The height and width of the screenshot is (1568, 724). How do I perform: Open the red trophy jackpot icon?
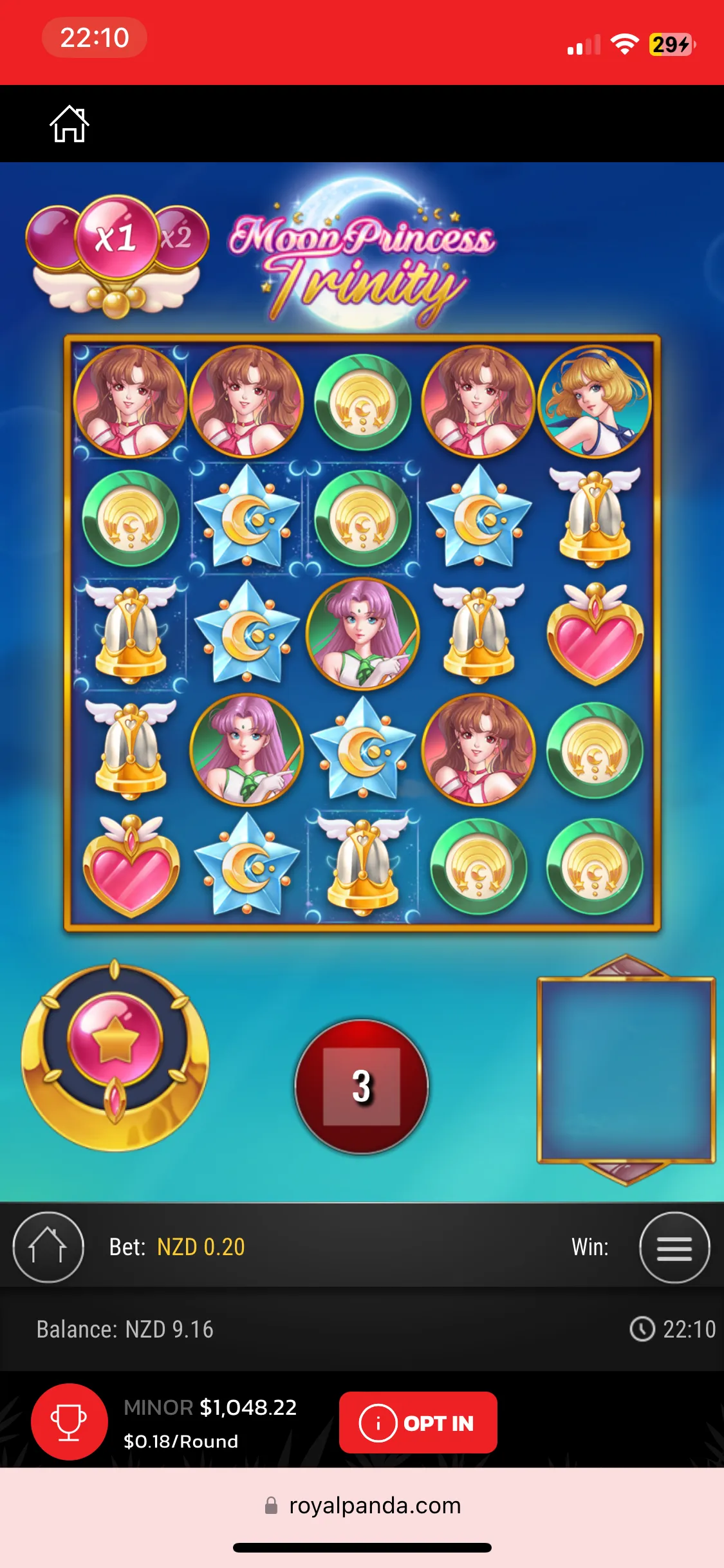click(x=70, y=1422)
